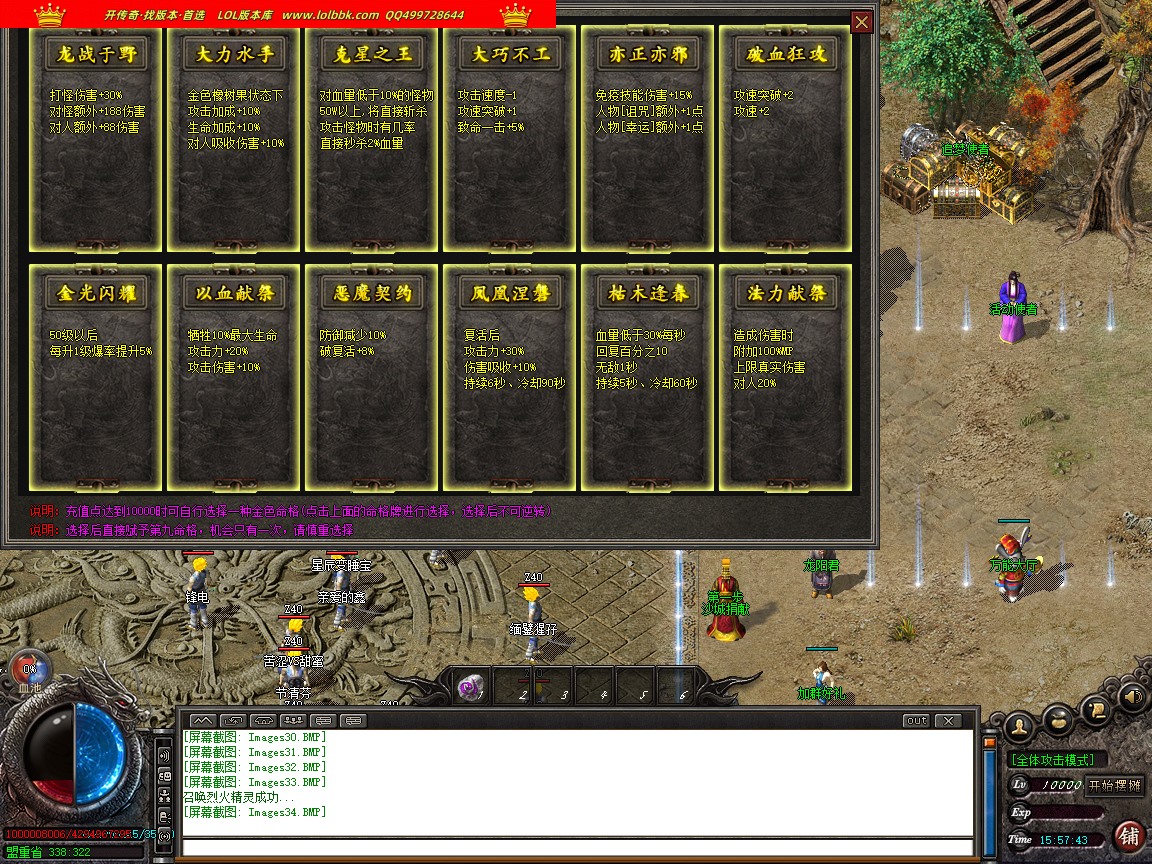Use the purple item in hotbar slot 1

(472, 687)
